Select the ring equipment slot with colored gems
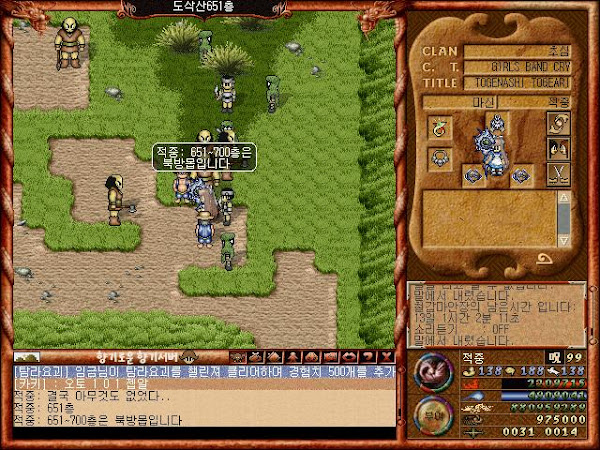The height and width of the screenshot is (450, 600). tap(437, 126)
